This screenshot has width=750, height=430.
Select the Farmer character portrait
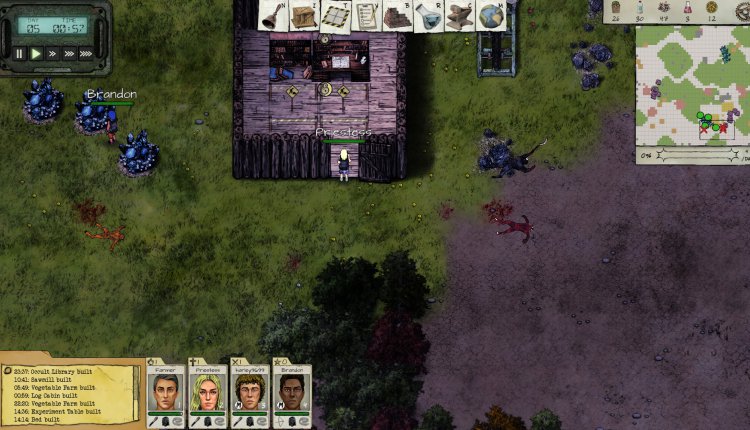click(x=165, y=391)
